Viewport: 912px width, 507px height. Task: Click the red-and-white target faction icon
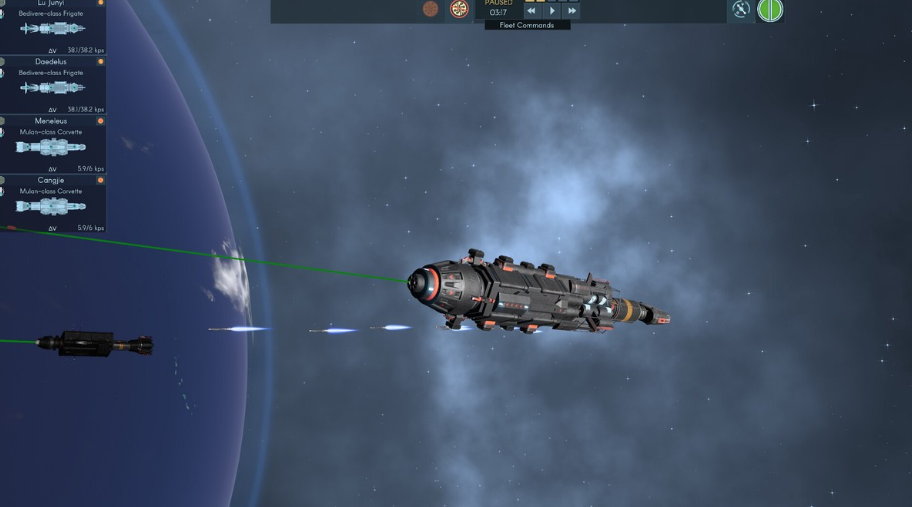point(459,9)
